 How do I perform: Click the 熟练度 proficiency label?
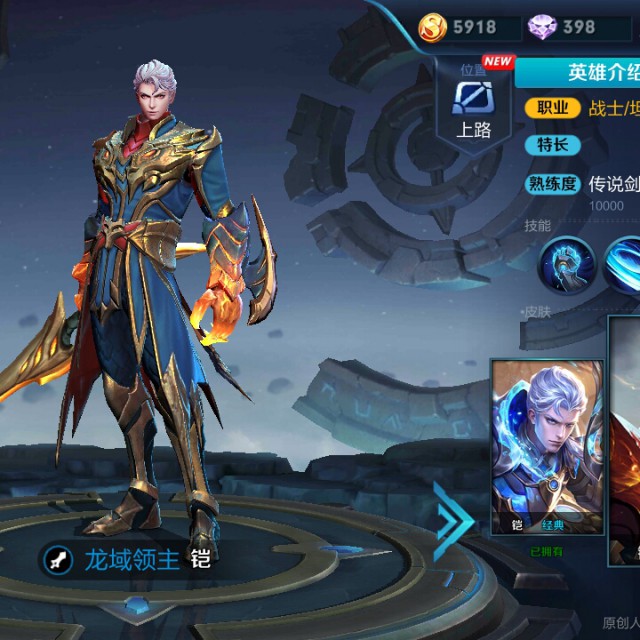point(552,184)
